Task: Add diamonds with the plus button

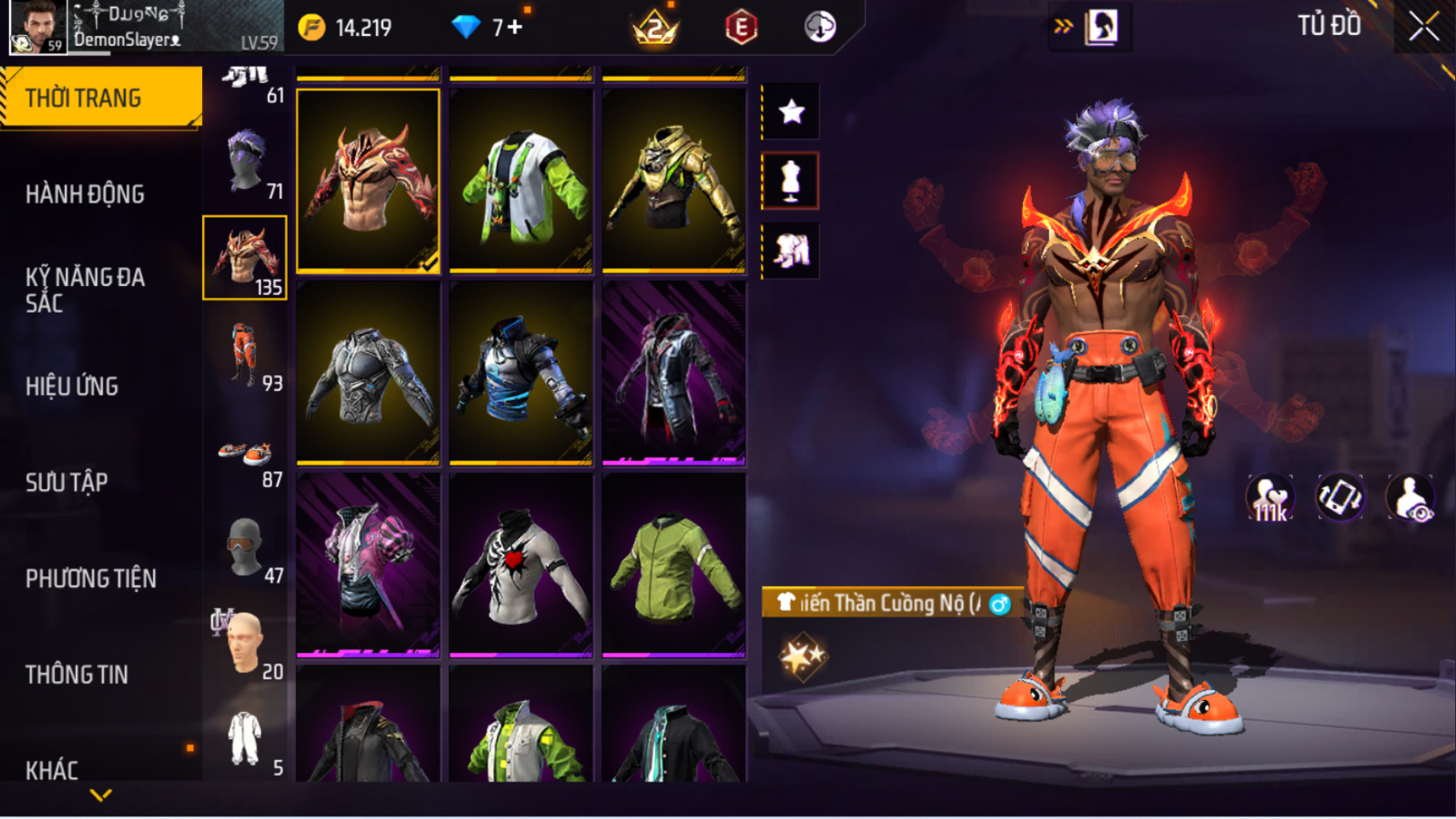Action: (x=515, y=27)
